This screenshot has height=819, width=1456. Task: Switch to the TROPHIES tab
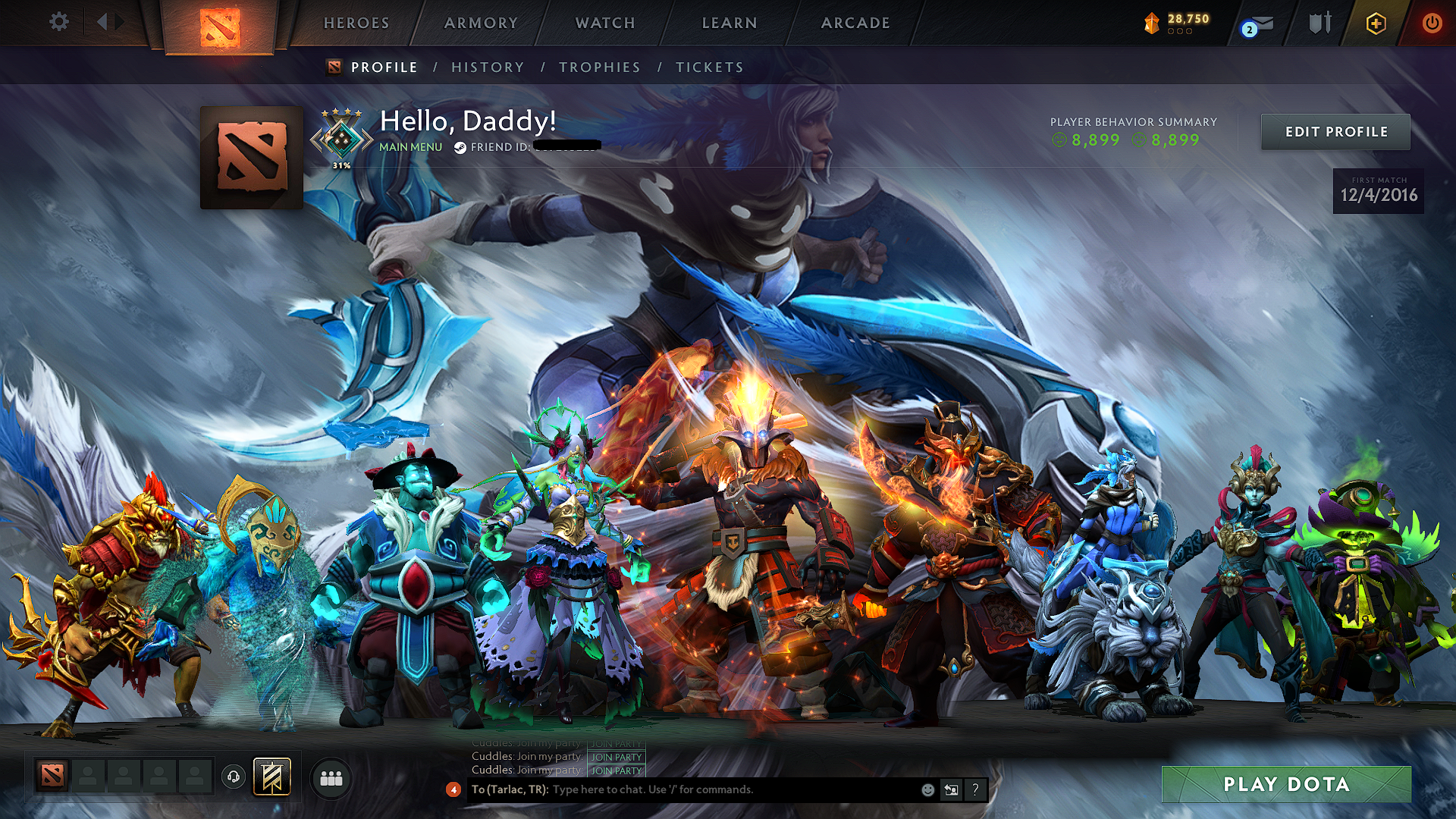pos(599,67)
